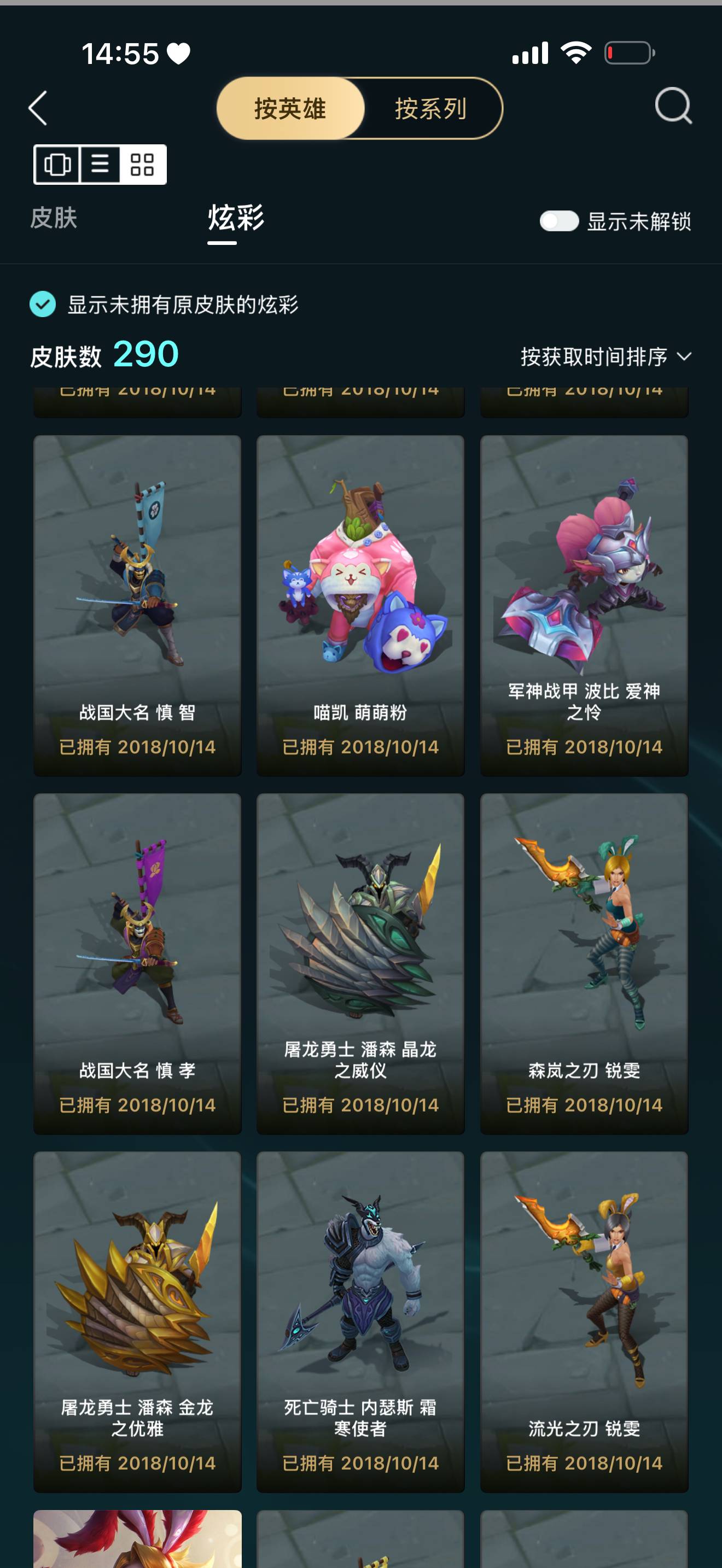The image size is (722, 1568).
Task: Open 军神战甲 波比 爱神之怜 details
Action: [584, 590]
